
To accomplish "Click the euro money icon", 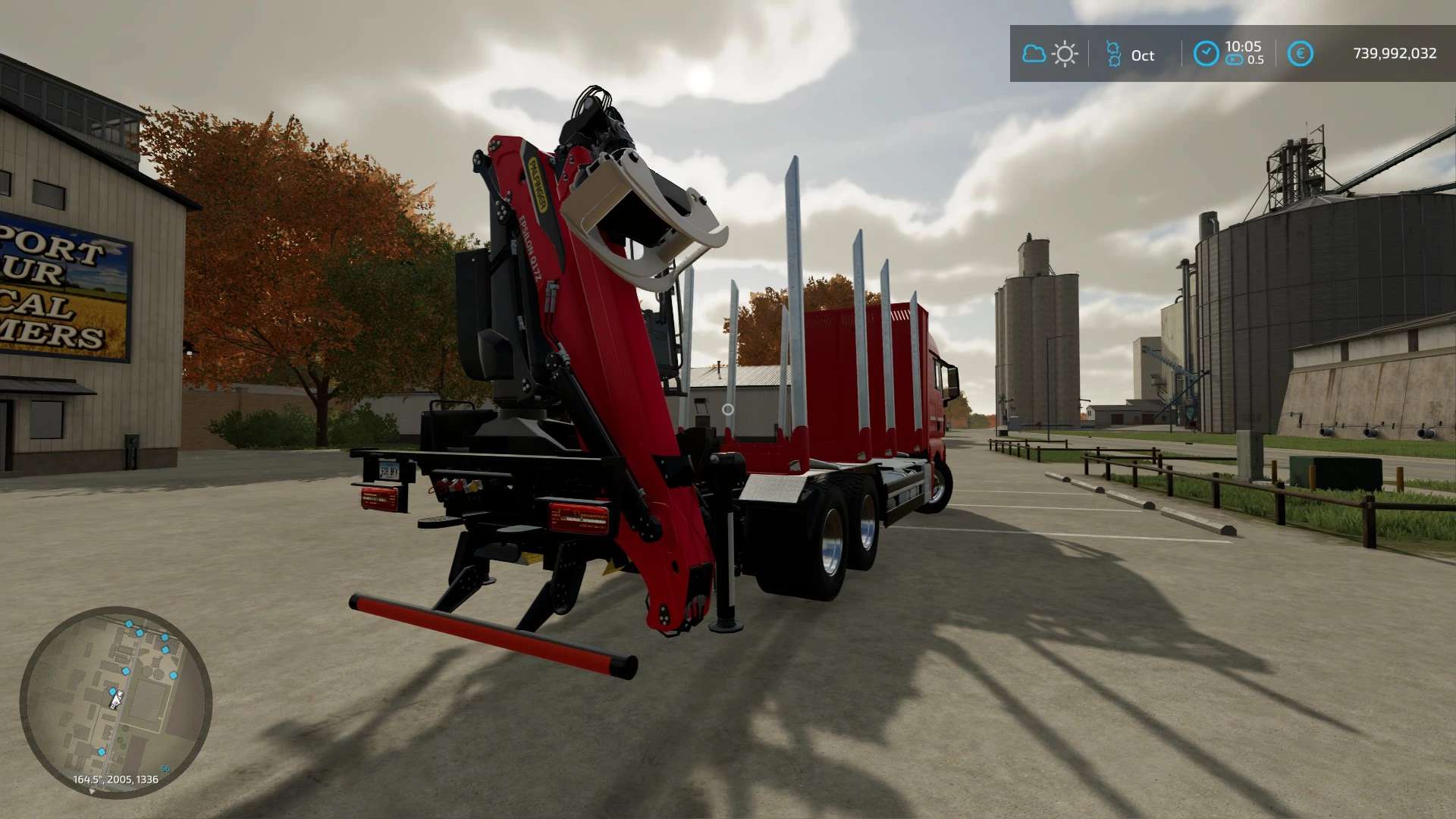I will 1300,54.
